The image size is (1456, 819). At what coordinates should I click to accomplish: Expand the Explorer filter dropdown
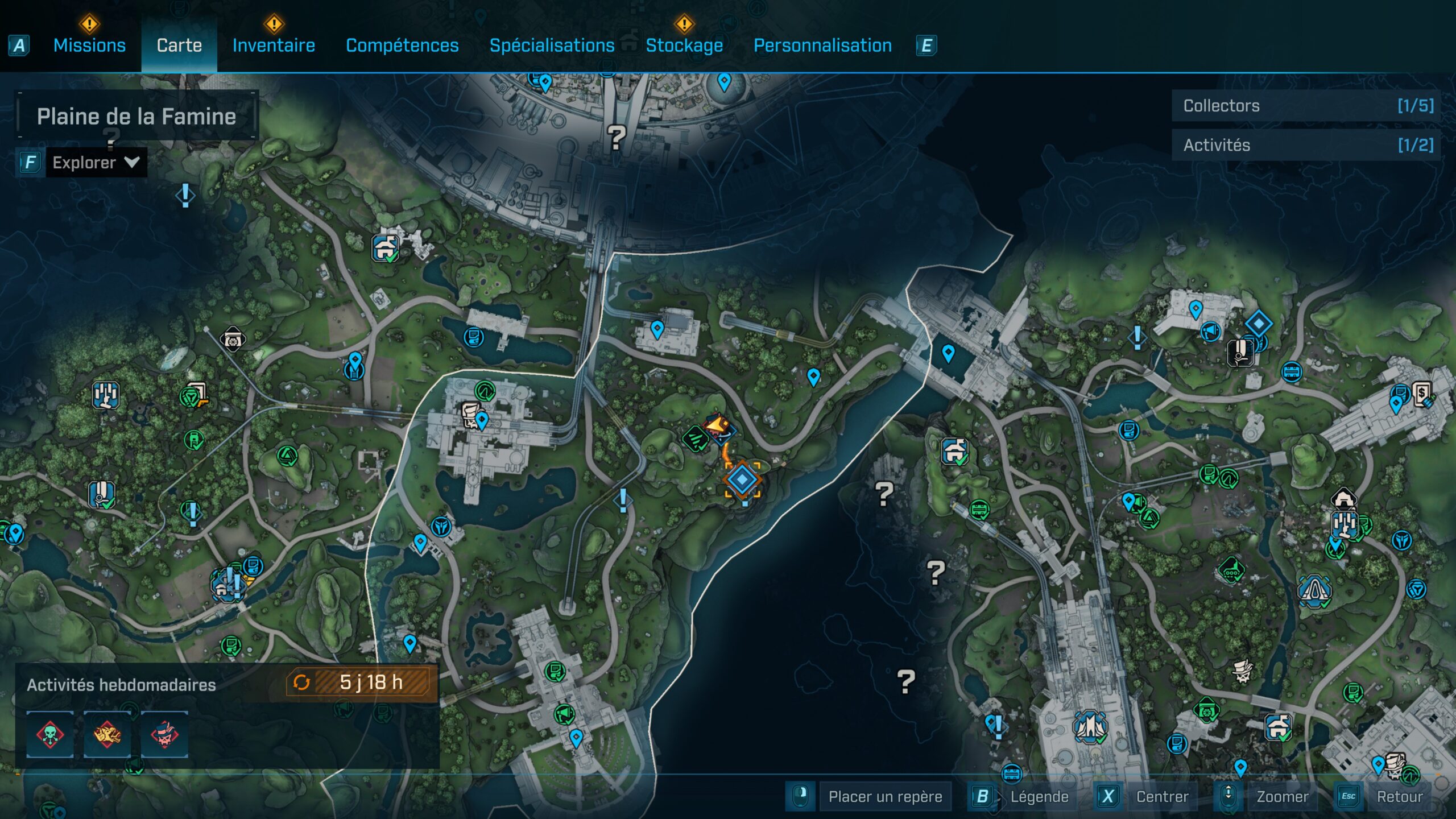[96, 163]
